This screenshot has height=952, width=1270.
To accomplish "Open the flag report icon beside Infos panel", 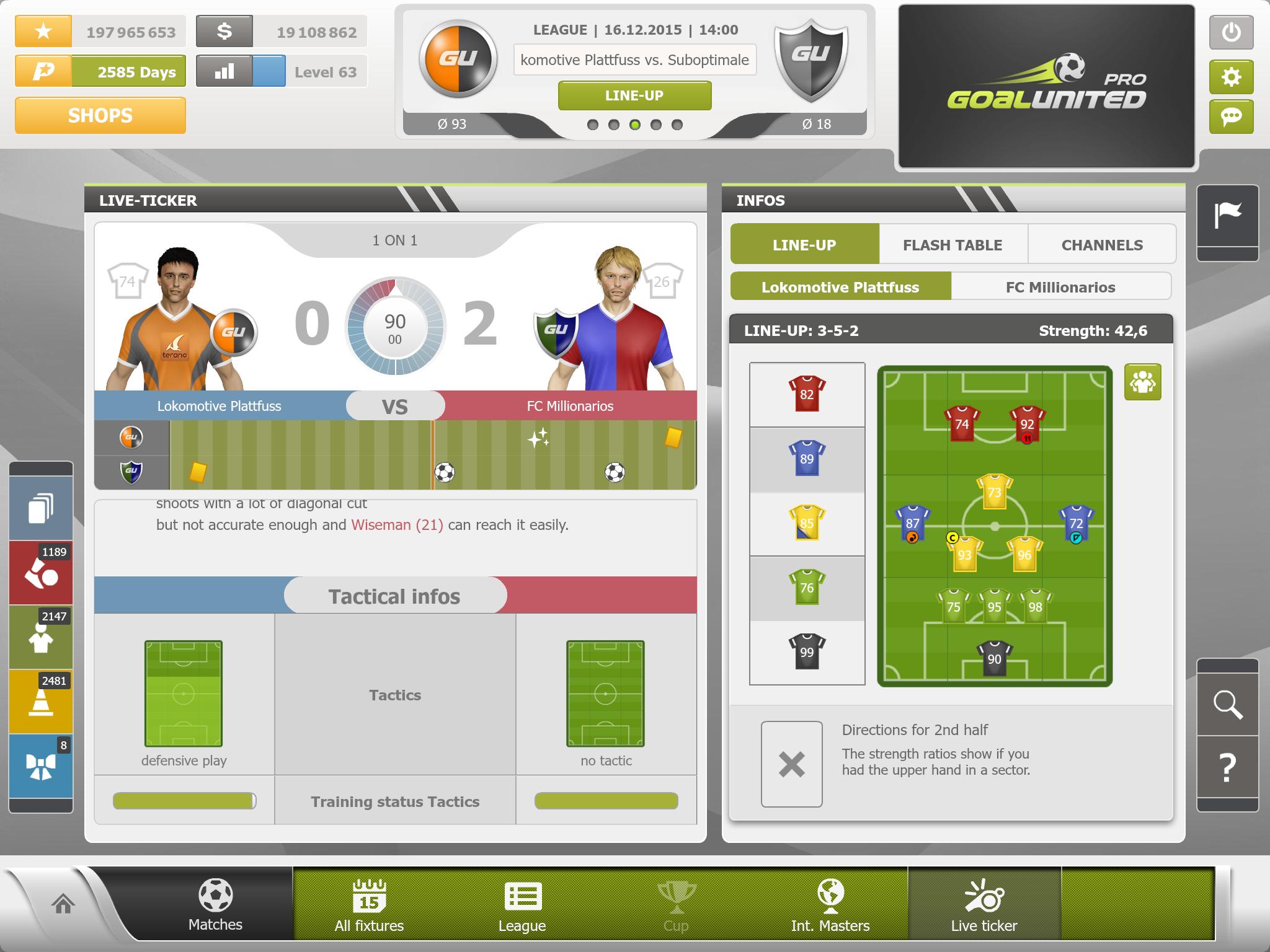I will tap(1228, 211).
